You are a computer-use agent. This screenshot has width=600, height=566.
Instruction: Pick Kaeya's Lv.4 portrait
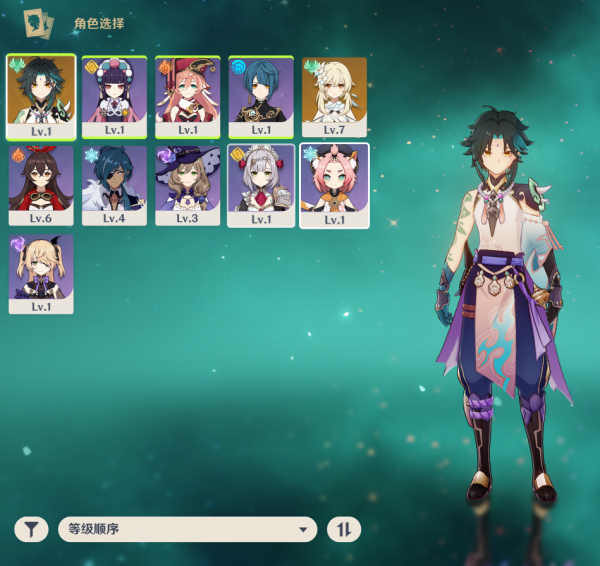[x=114, y=184]
